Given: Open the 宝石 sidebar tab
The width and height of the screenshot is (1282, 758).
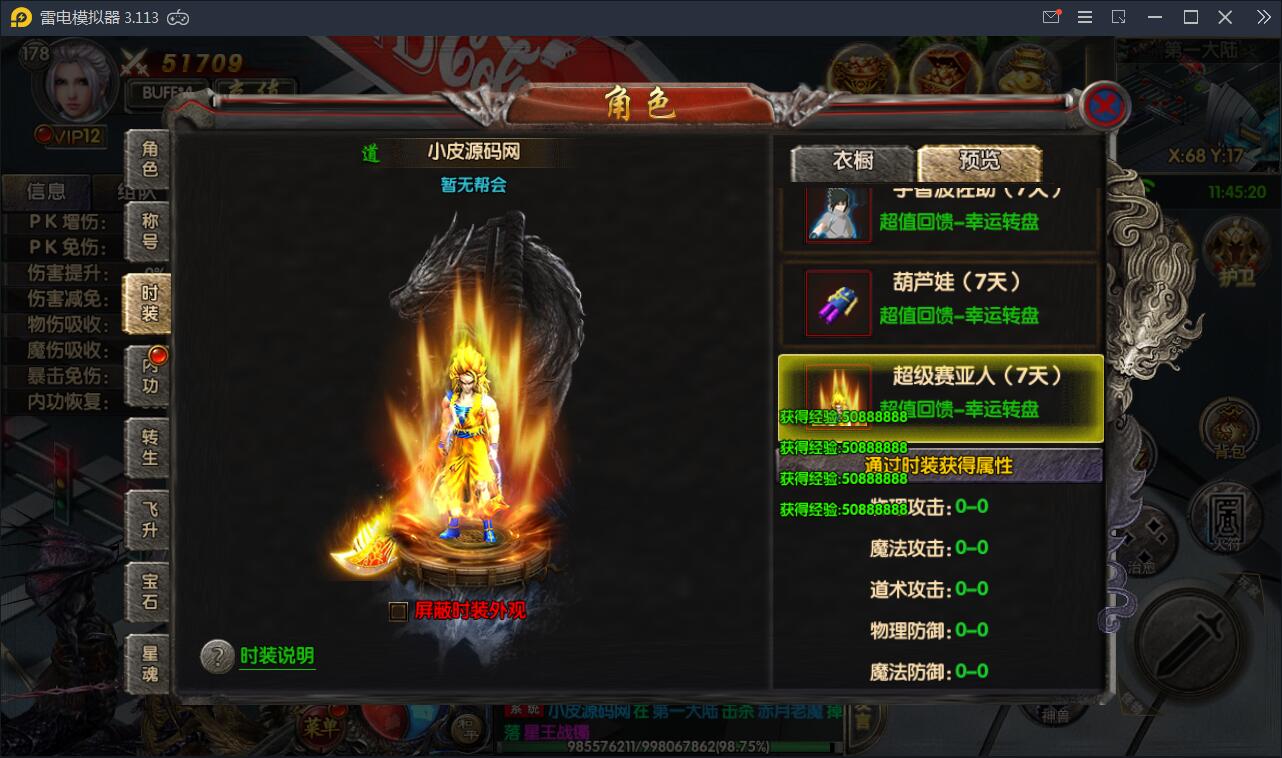Looking at the screenshot, I should (x=150, y=593).
